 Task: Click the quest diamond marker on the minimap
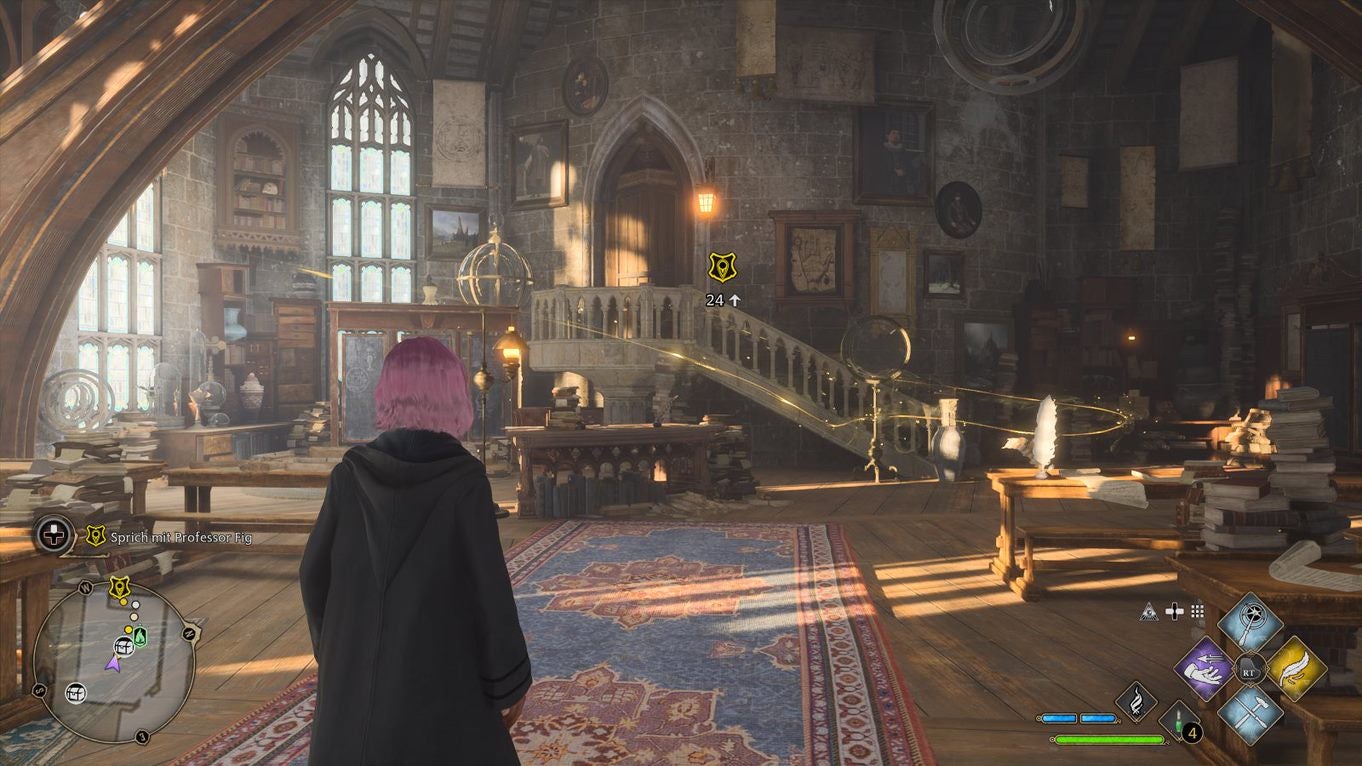[x=119, y=587]
